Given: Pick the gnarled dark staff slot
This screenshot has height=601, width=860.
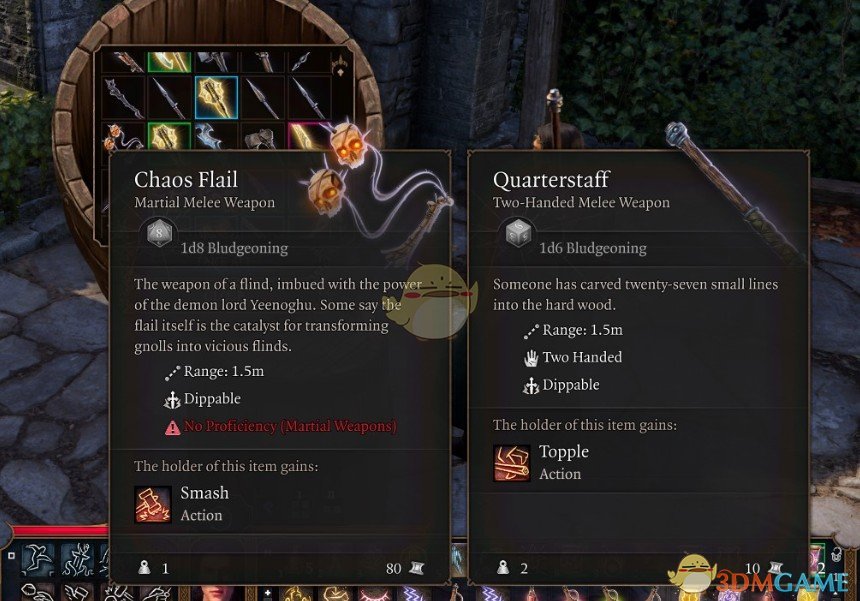Looking at the screenshot, I should point(123,98).
